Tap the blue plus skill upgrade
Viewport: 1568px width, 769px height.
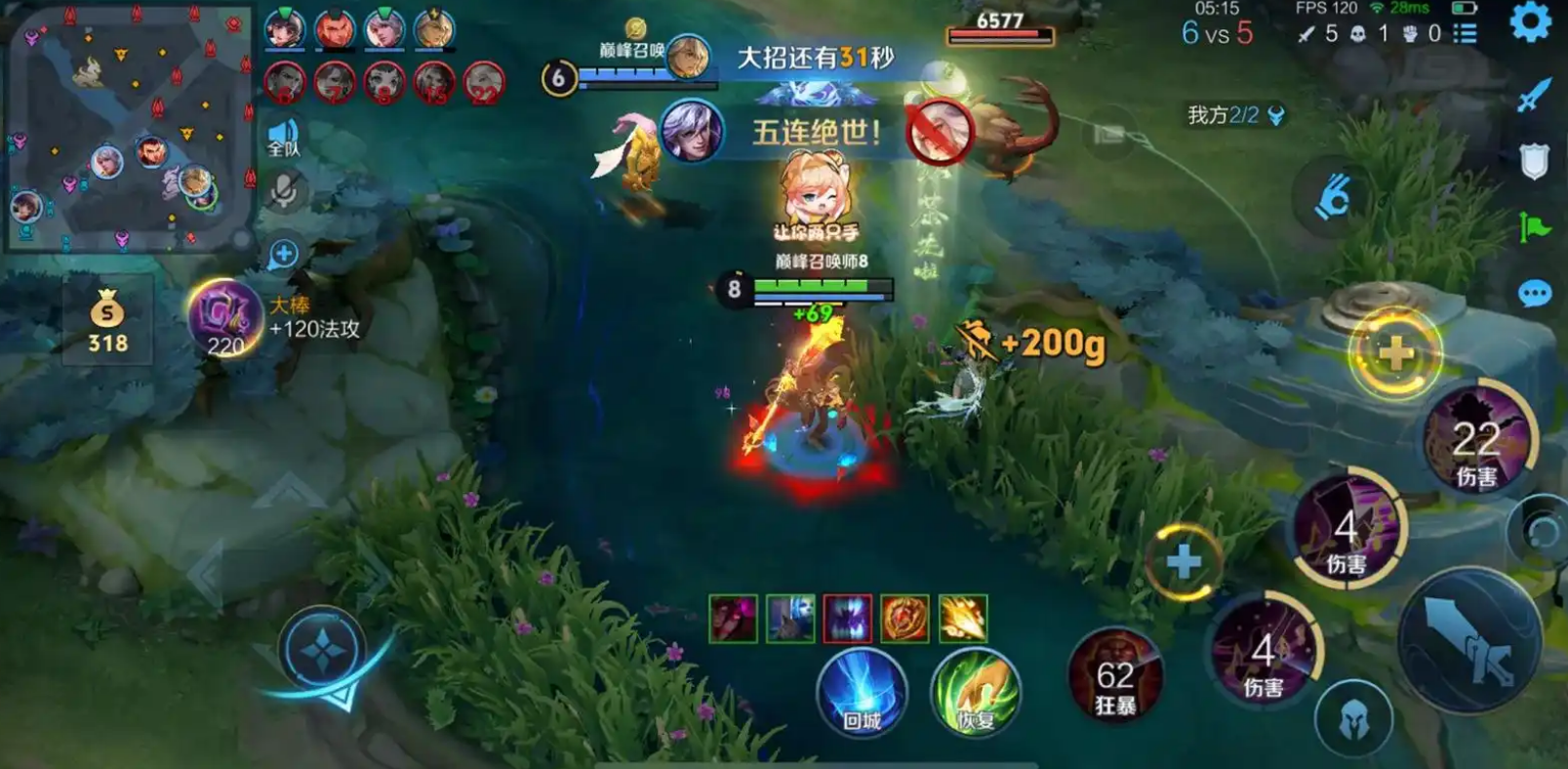point(1184,561)
